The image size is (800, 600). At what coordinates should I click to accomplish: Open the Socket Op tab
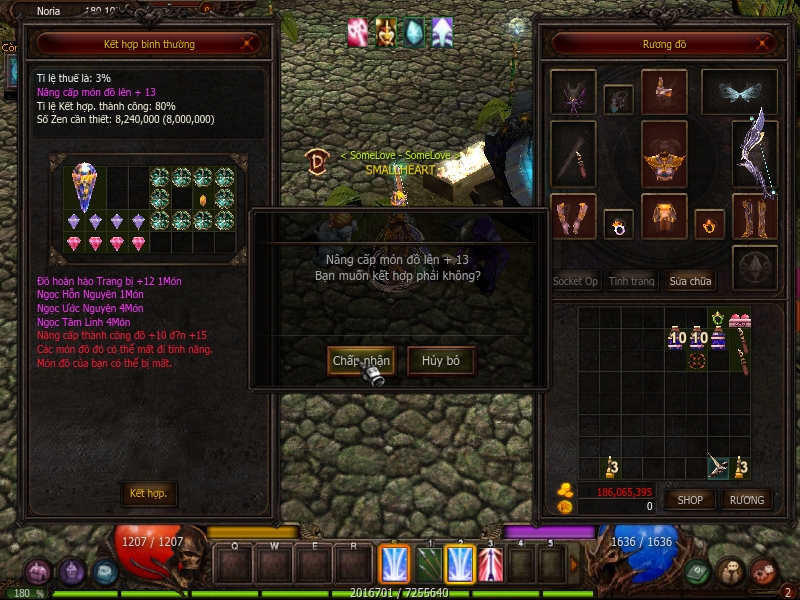click(x=575, y=281)
